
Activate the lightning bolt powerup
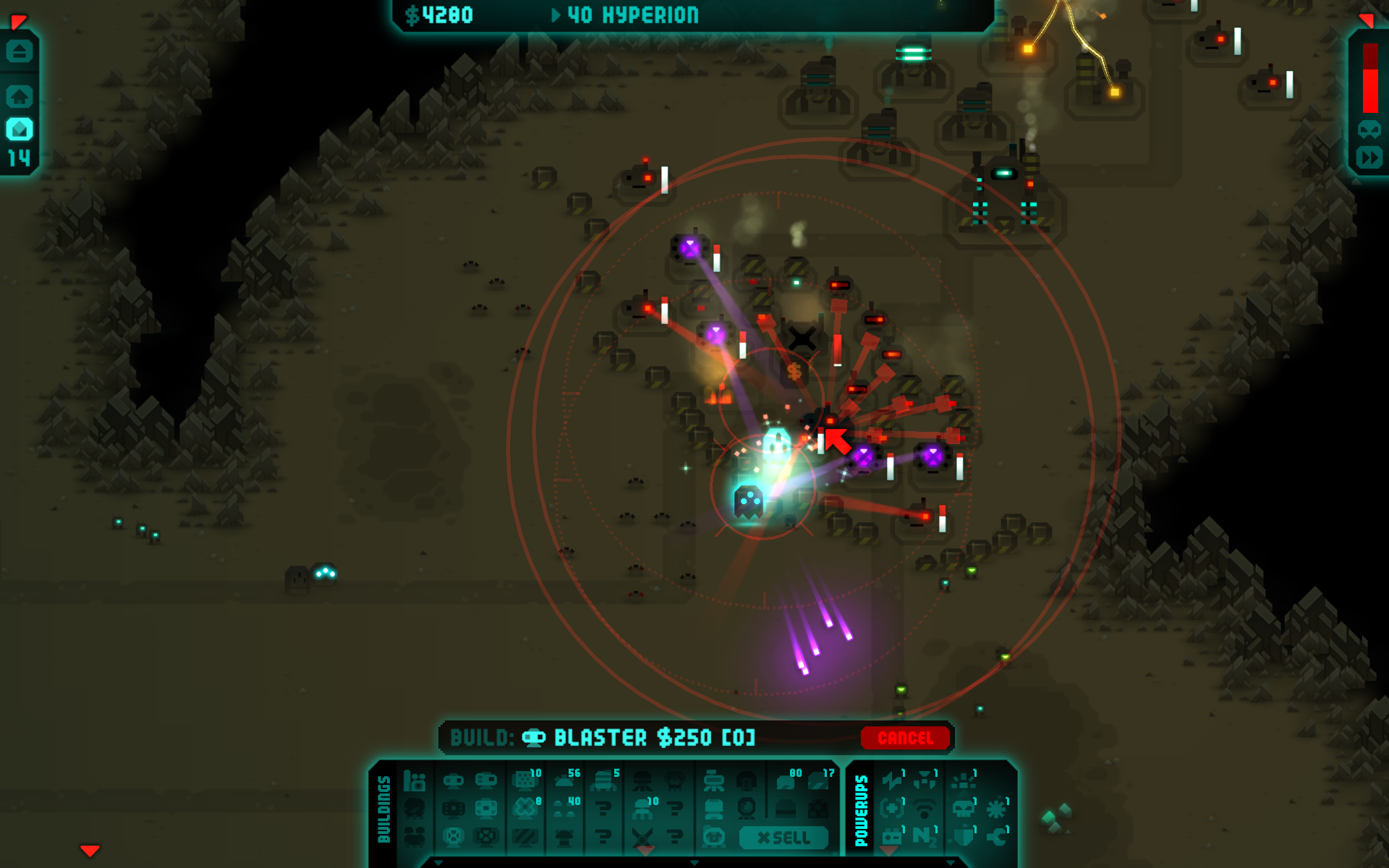click(x=893, y=781)
